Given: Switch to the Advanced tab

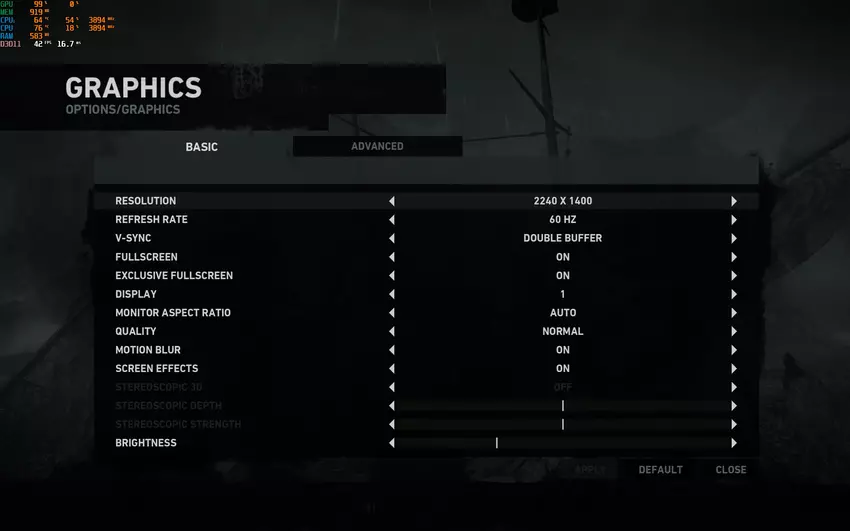Looking at the screenshot, I should [377, 147].
